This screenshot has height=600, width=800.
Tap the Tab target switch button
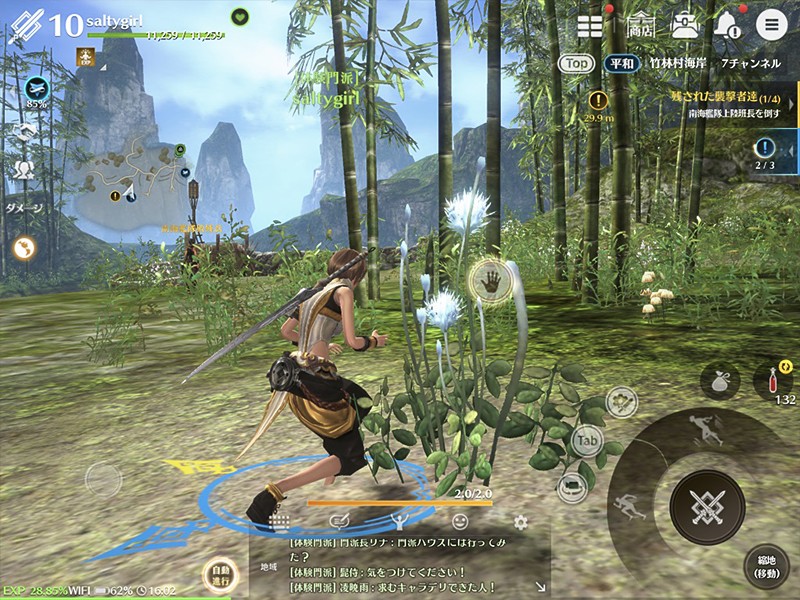pos(587,439)
